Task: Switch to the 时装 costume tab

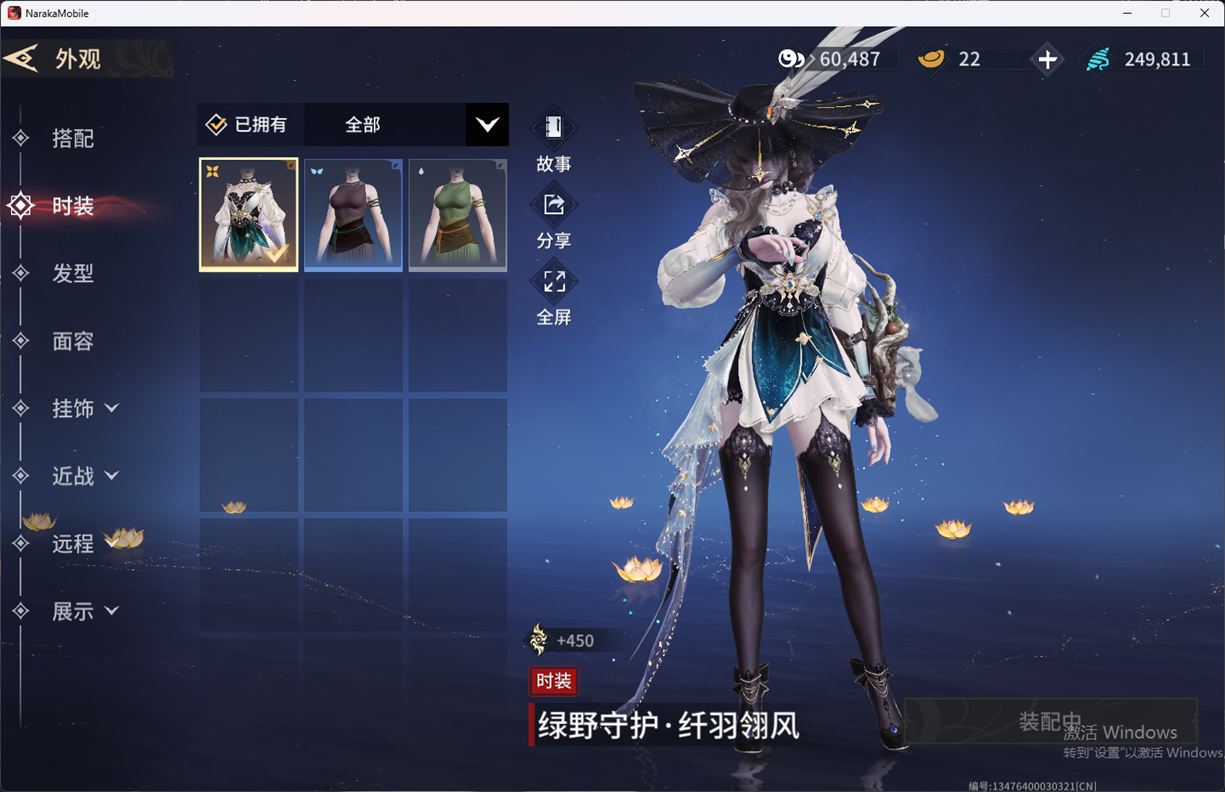Action: [x=72, y=206]
